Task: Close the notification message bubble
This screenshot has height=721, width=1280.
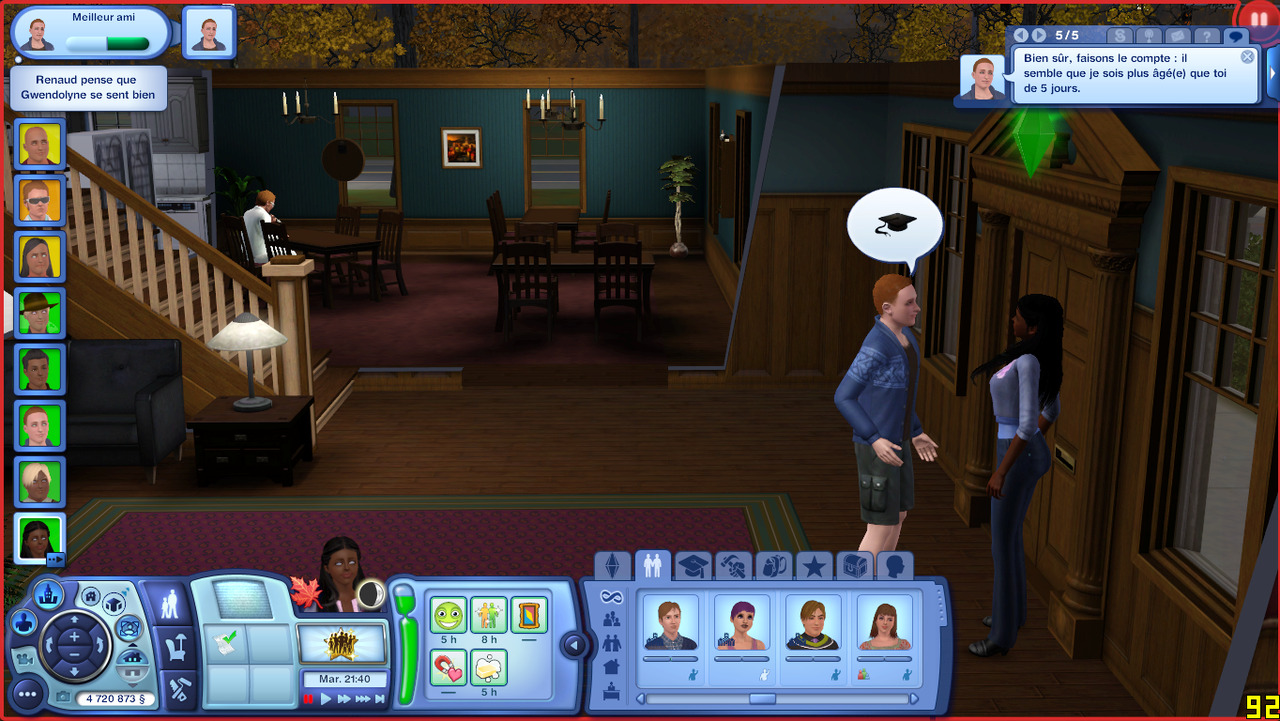Action: tap(1247, 57)
